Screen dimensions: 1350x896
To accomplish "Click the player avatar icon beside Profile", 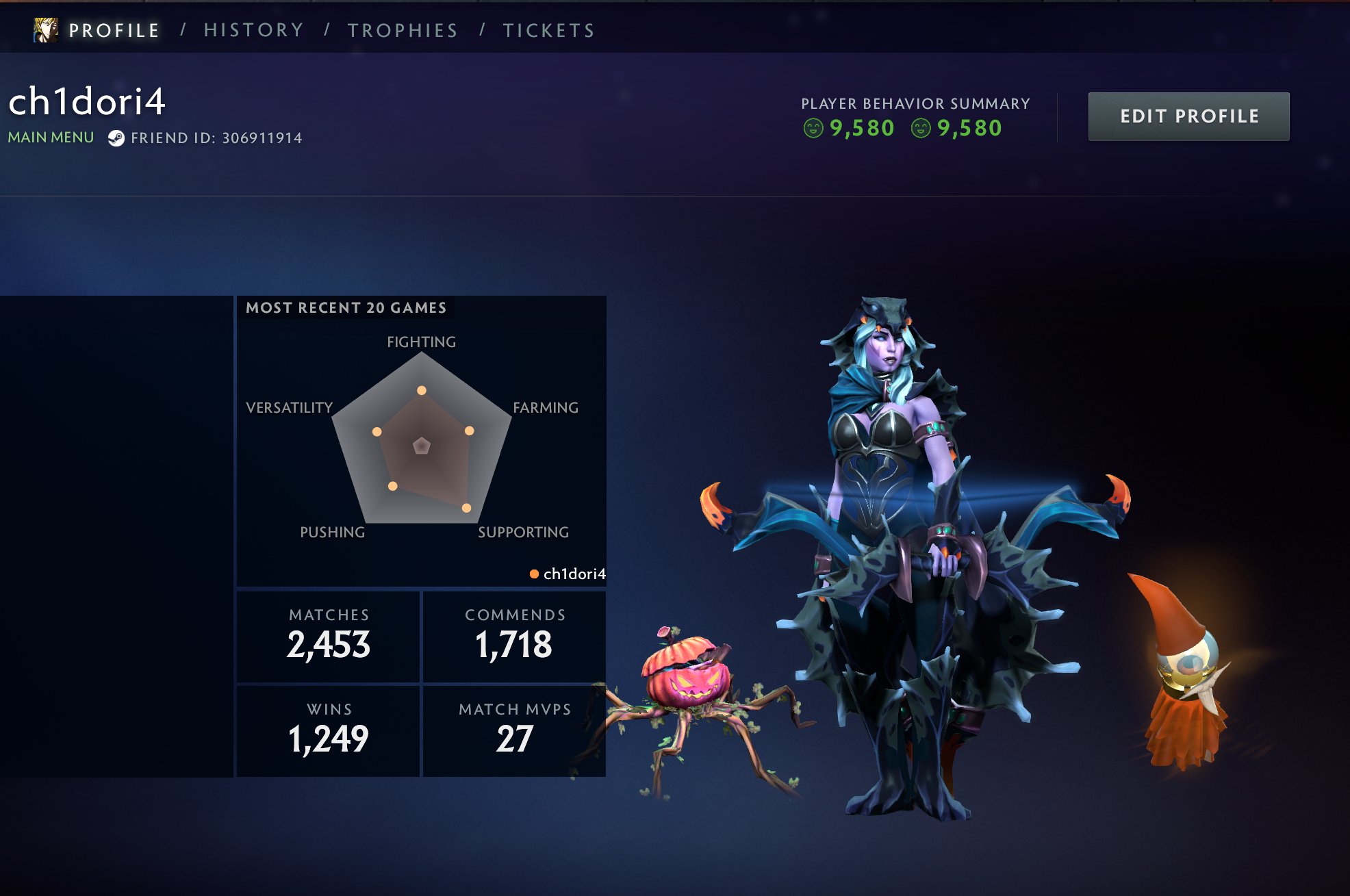I will pos(46,30).
